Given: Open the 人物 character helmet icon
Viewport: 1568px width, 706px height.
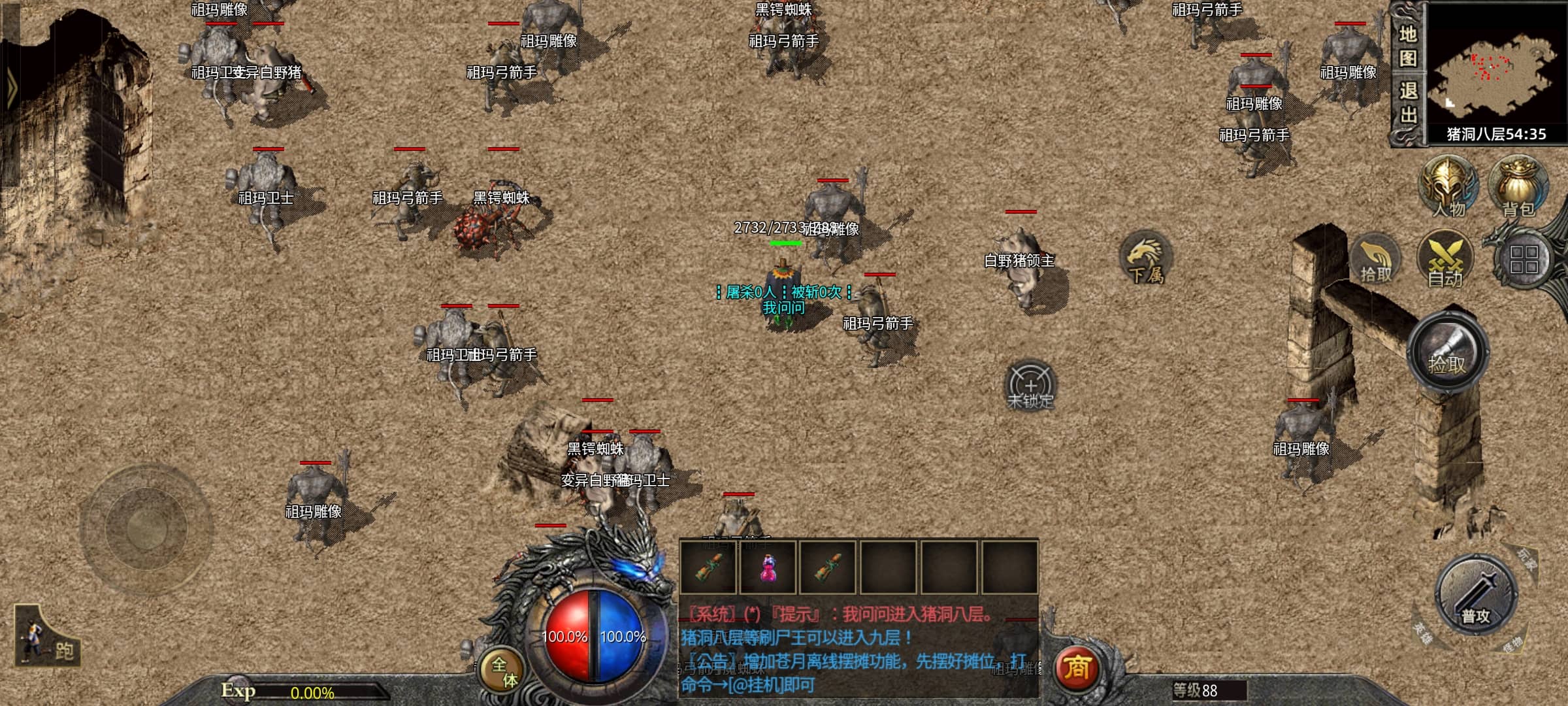Looking at the screenshot, I should (1448, 187).
